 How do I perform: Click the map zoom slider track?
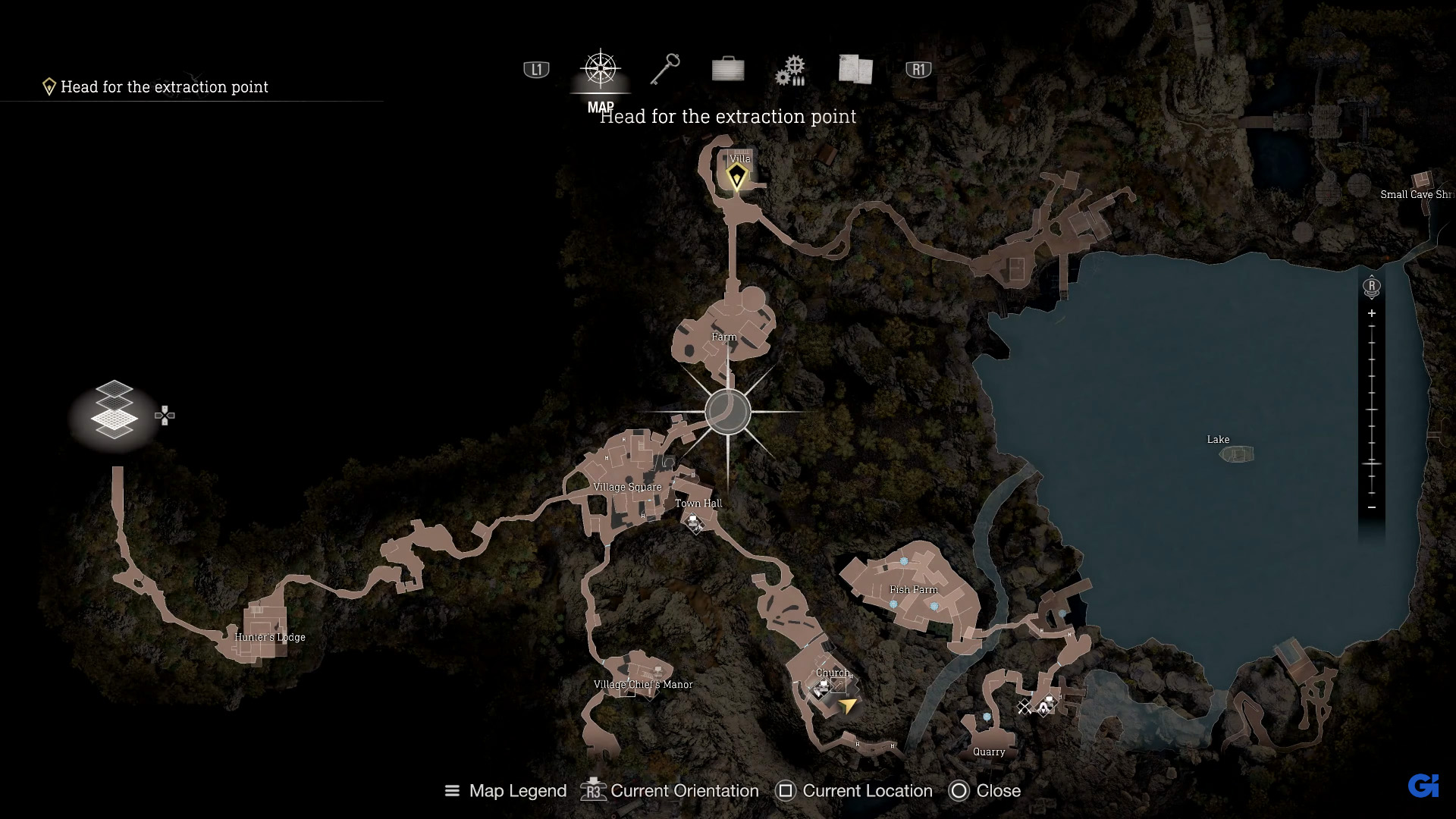tap(1372, 409)
